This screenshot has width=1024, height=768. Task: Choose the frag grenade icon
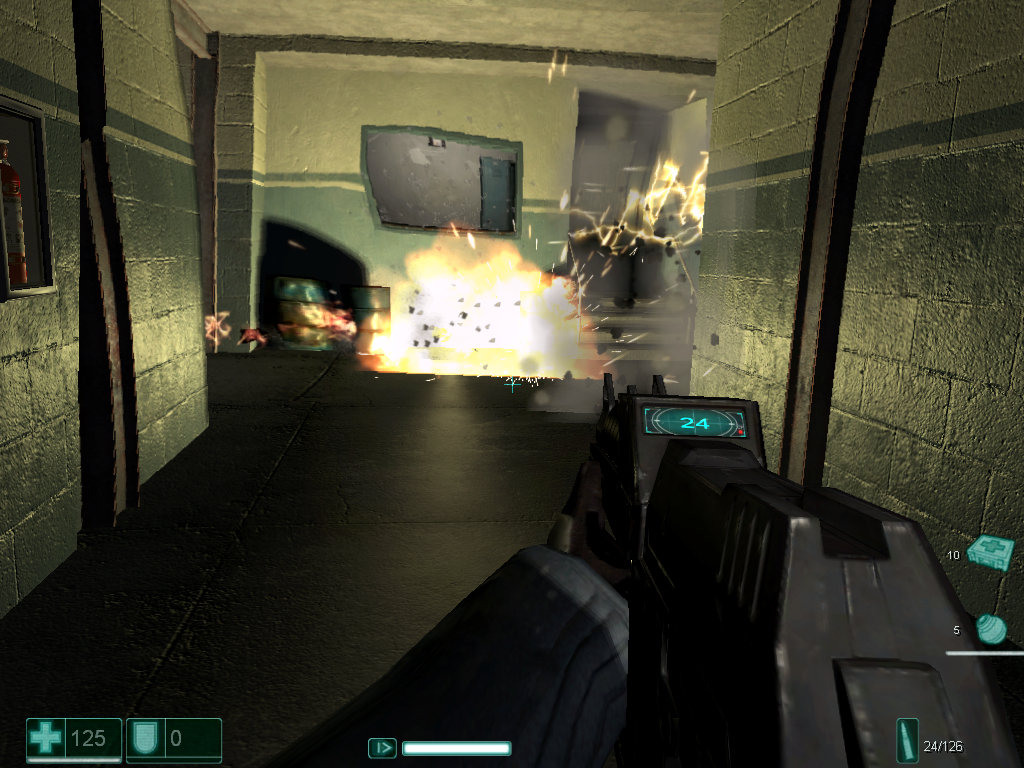990,629
